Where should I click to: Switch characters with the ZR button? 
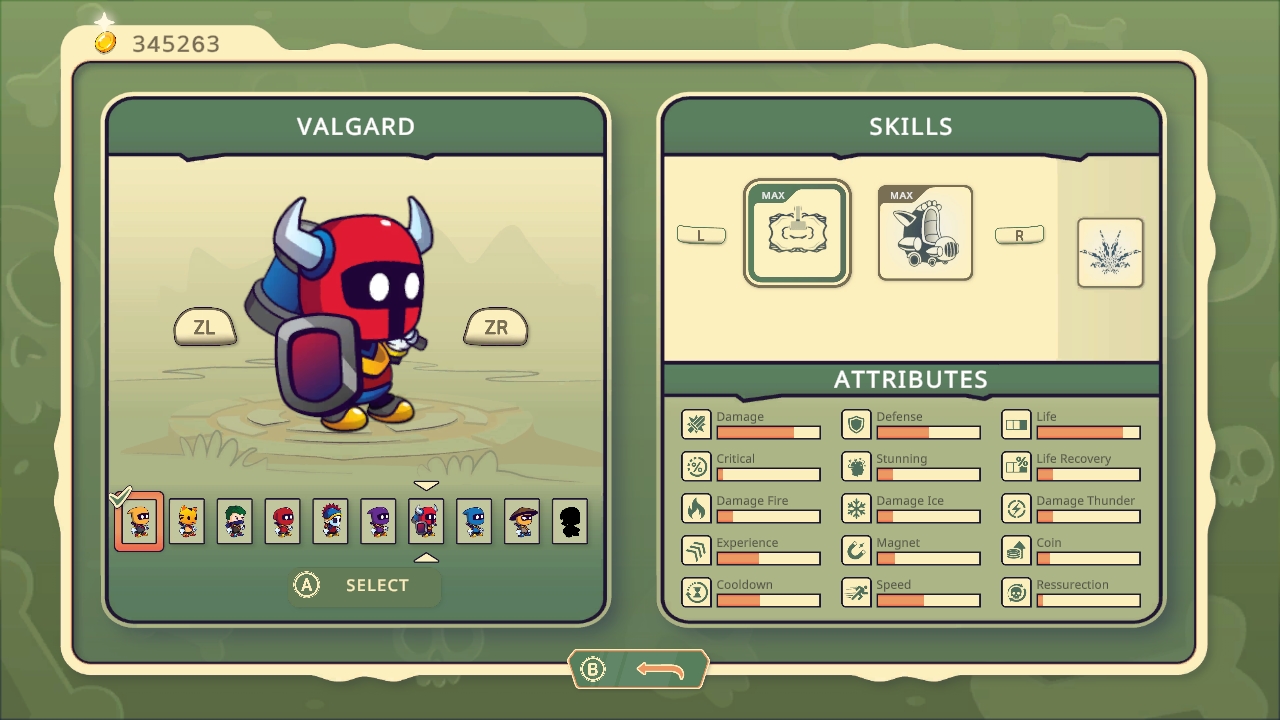click(495, 327)
